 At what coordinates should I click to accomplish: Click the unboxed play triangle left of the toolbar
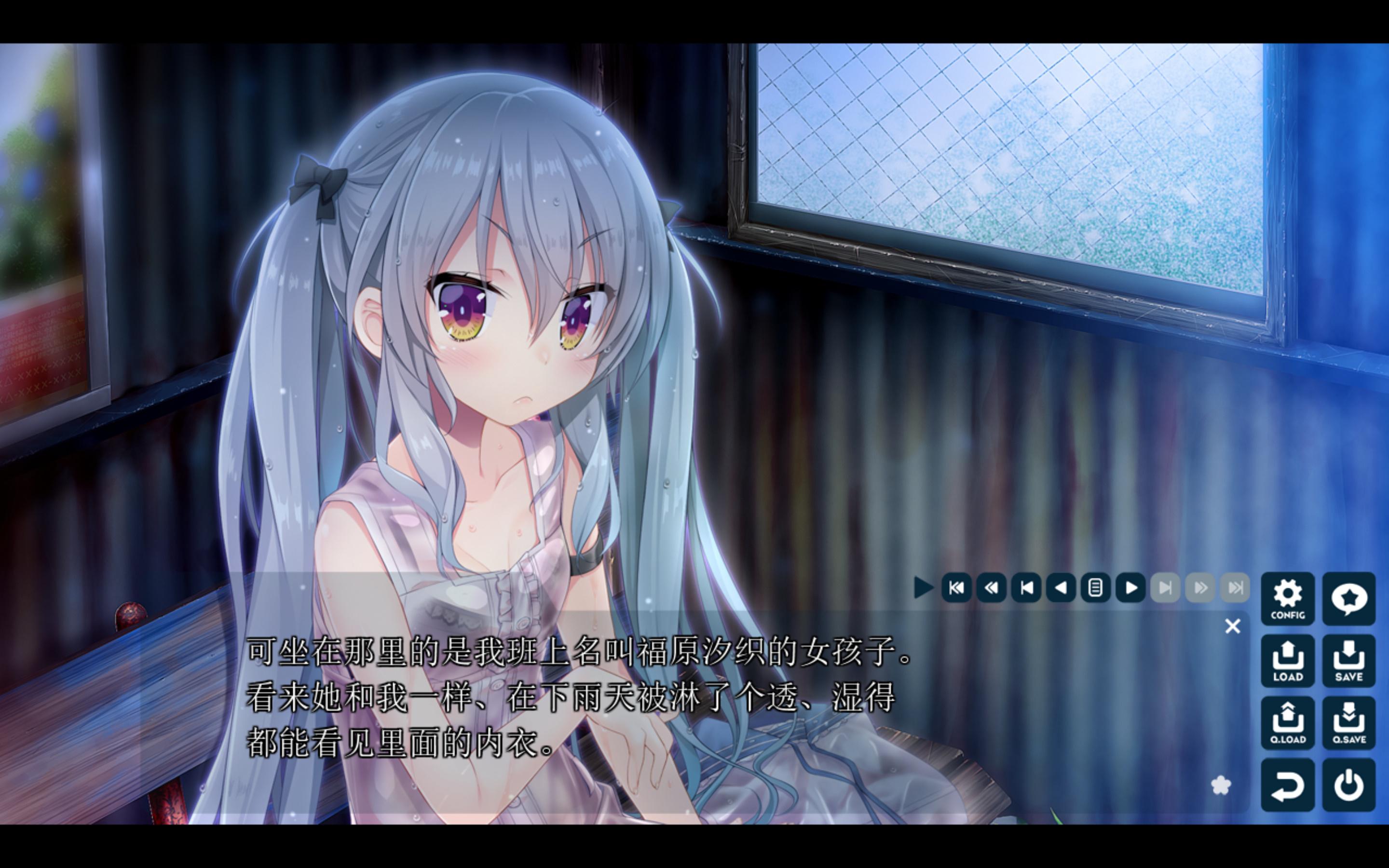pyautogui.click(x=923, y=587)
